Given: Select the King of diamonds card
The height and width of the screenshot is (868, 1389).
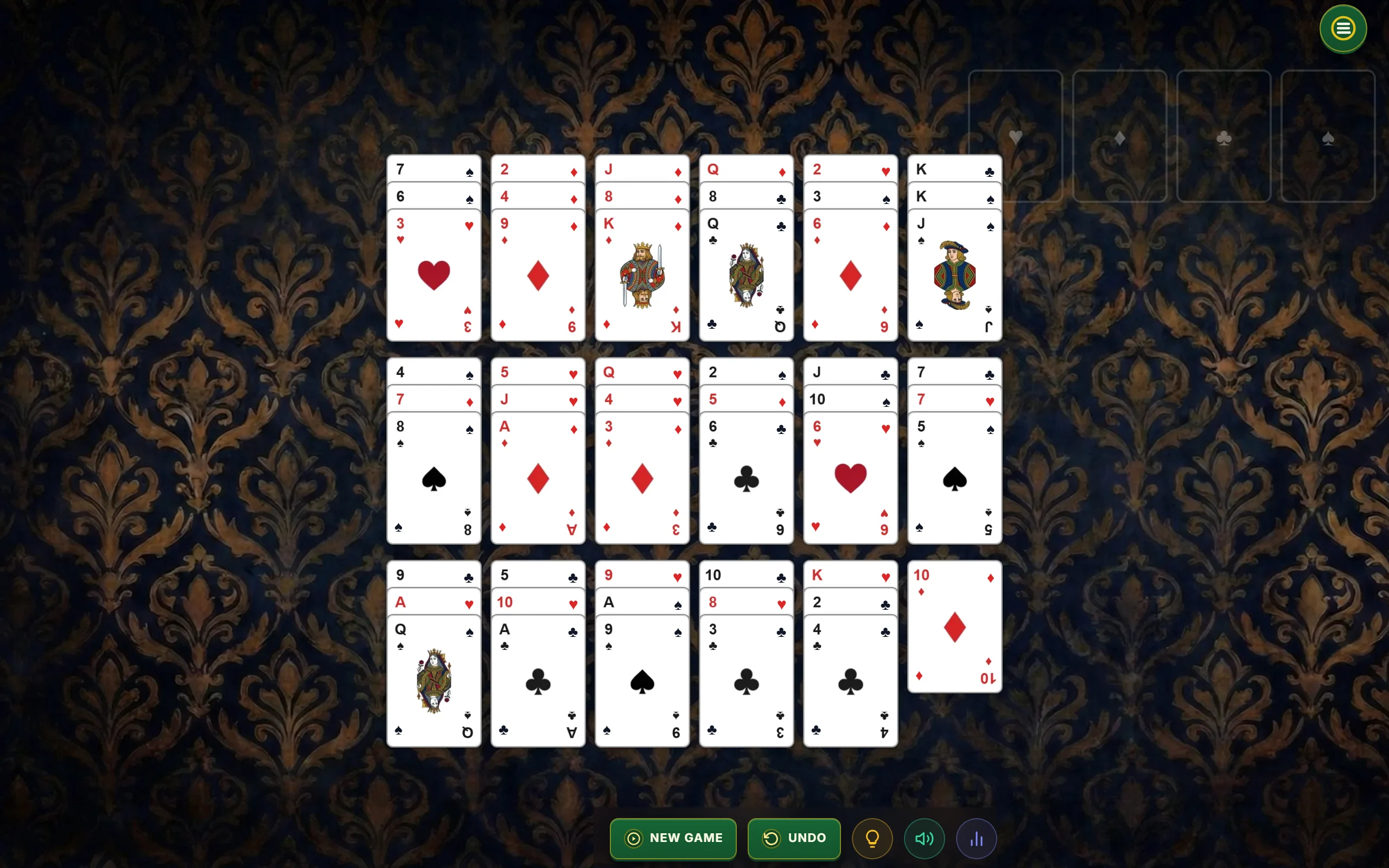Looking at the screenshot, I should (x=642, y=275).
